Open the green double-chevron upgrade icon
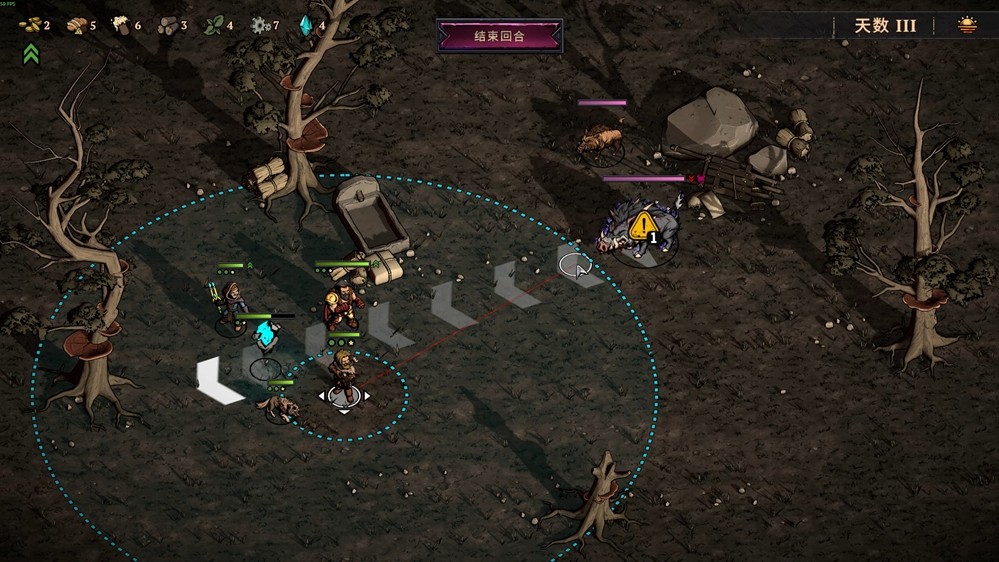Image resolution: width=999 pixels, height=562 pixels. pyautogui.click(x=31, y=54)
